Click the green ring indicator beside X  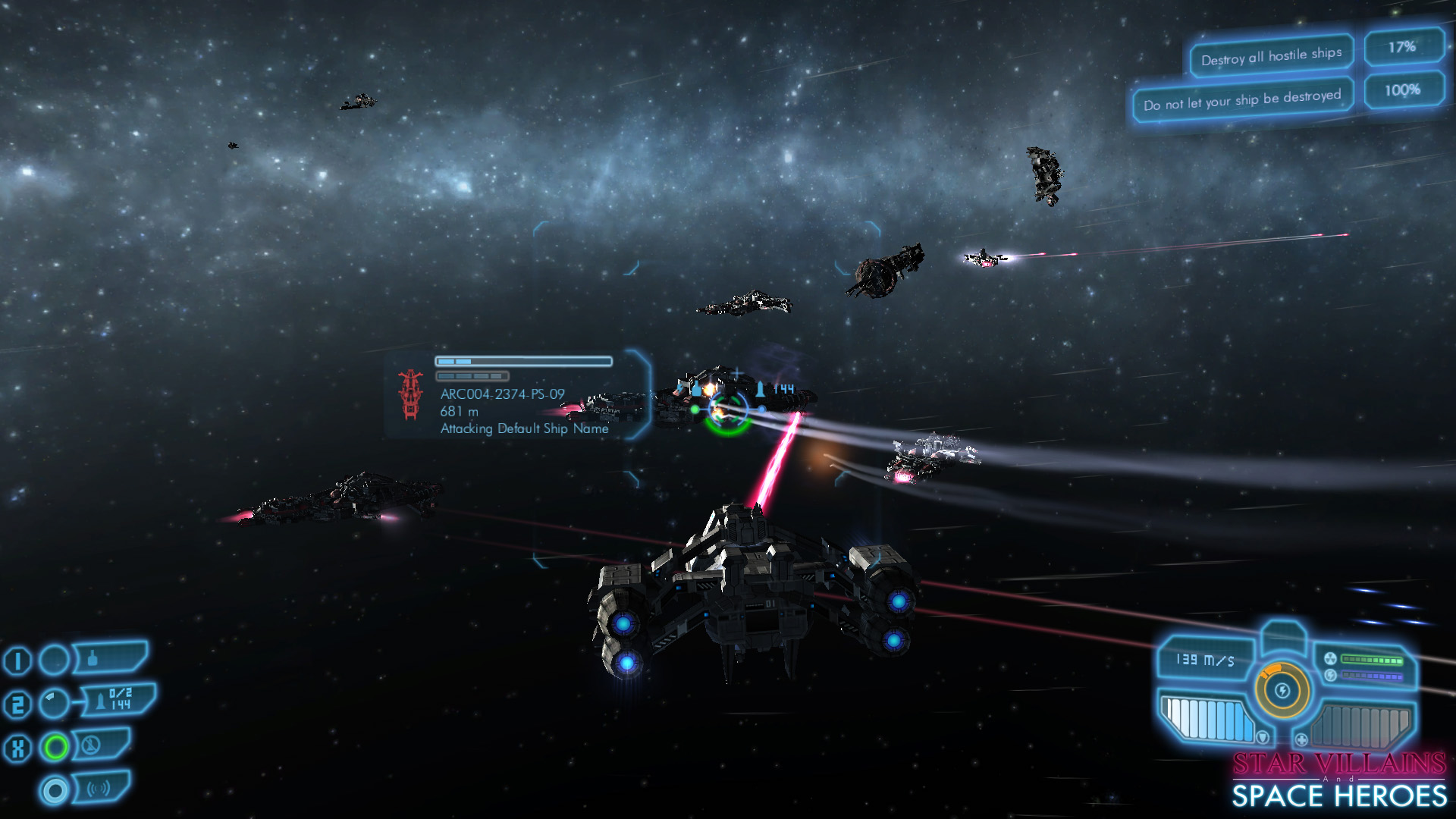(55, 748)
